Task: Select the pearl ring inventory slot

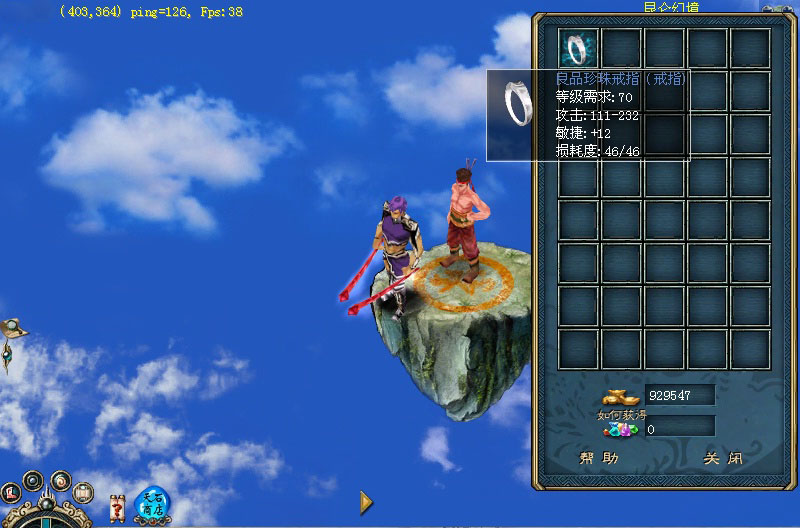Action: (579, 48)
